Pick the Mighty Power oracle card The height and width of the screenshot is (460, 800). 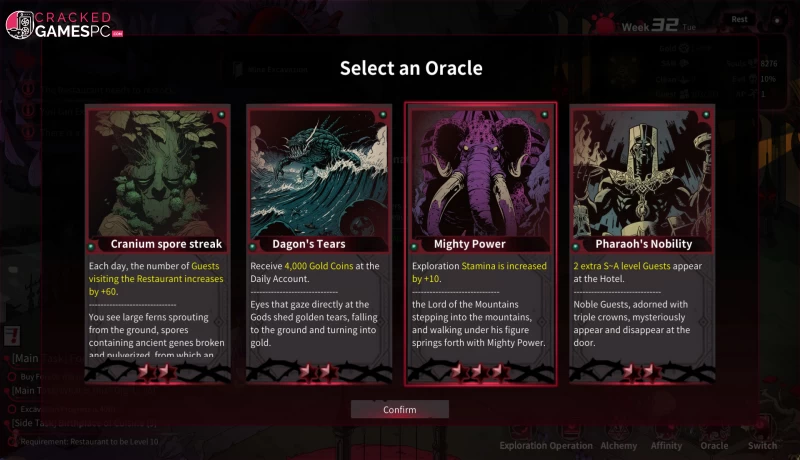click(480, 244)
